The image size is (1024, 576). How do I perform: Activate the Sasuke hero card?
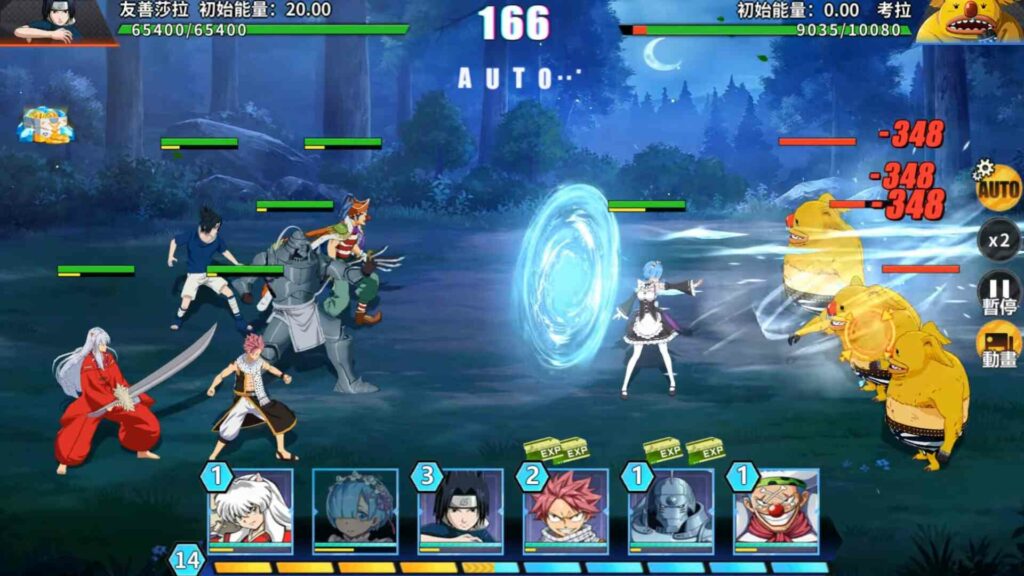click(460, 508)
